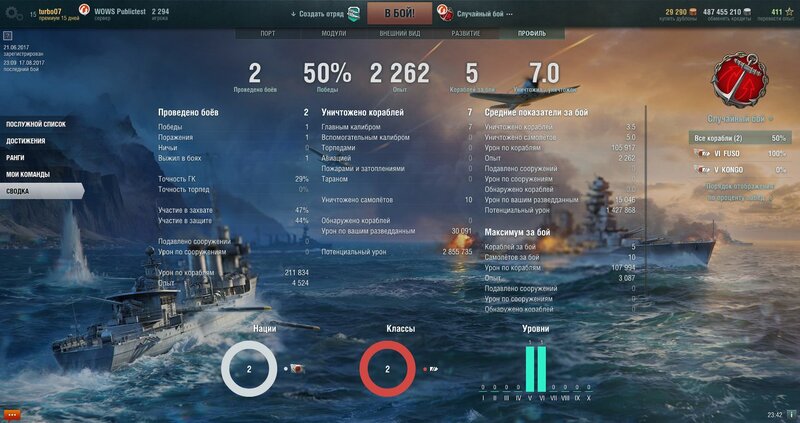The height and width of the screenshot is (423, 800).
Task: Start battle with the В БОЙ! button
Action: coord(400,14)
